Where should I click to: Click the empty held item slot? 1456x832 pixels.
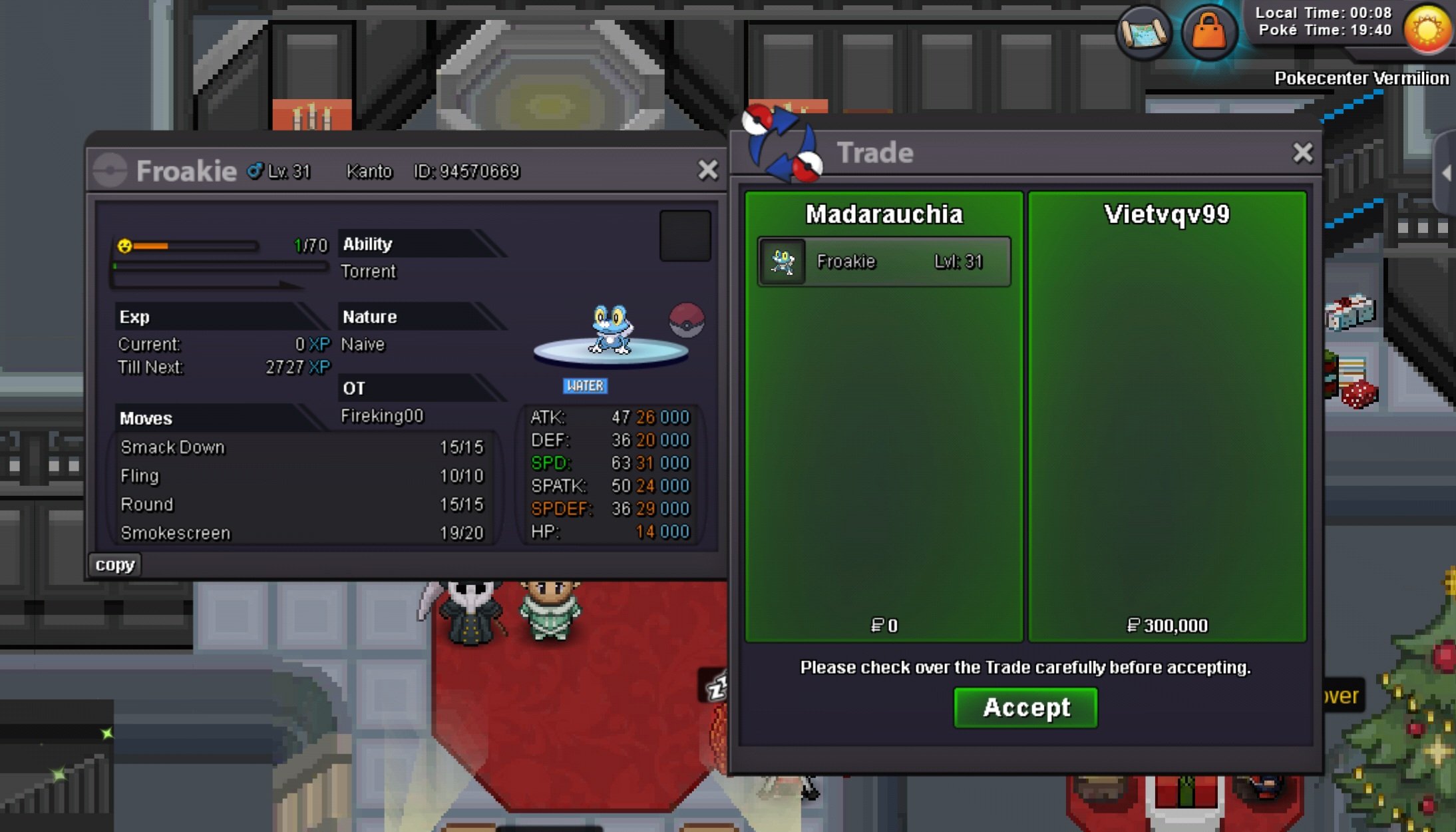click(x=685, y=236)
